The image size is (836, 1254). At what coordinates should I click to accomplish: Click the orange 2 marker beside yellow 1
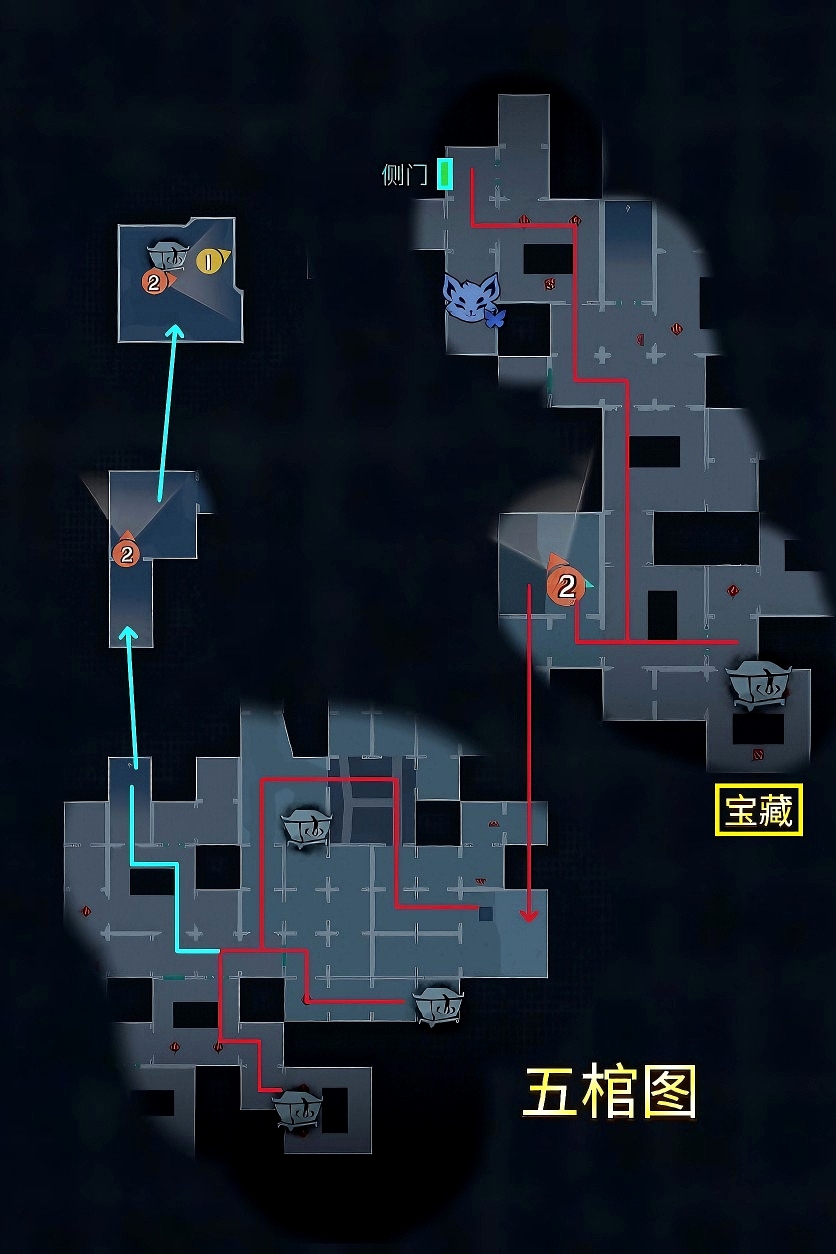click(154, 283)
